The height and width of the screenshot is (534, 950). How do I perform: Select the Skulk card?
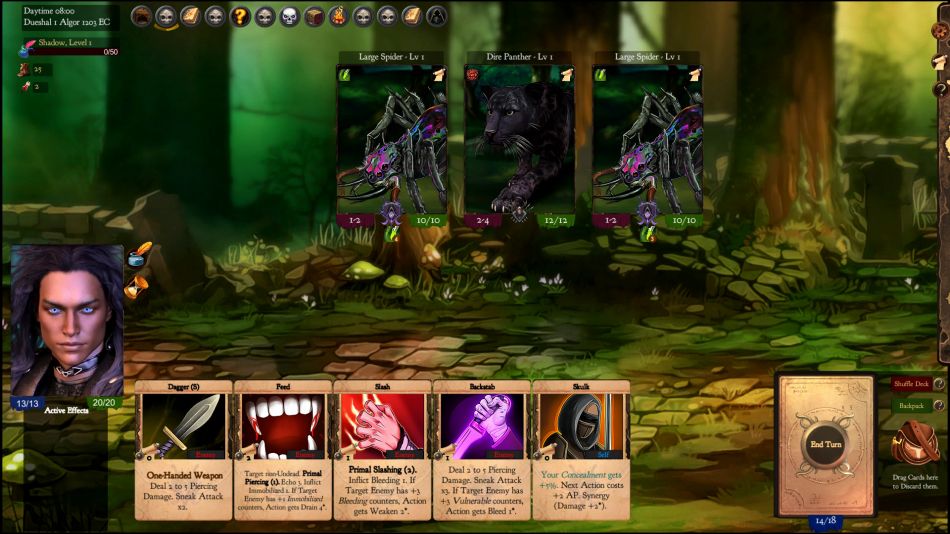[580, 449]
